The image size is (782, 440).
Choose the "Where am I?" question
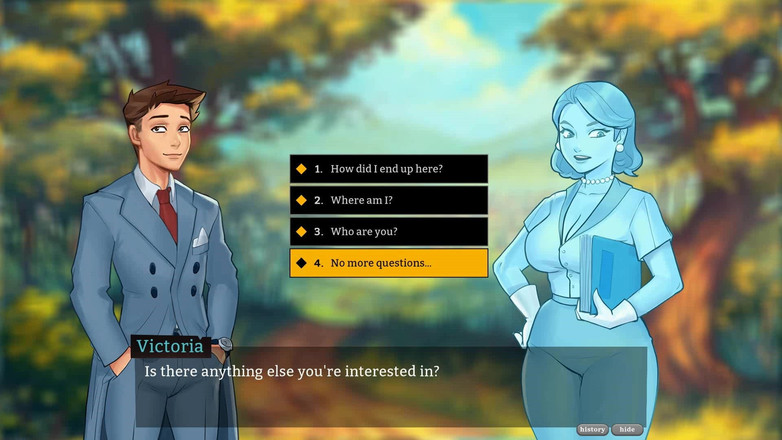(388, 200)
